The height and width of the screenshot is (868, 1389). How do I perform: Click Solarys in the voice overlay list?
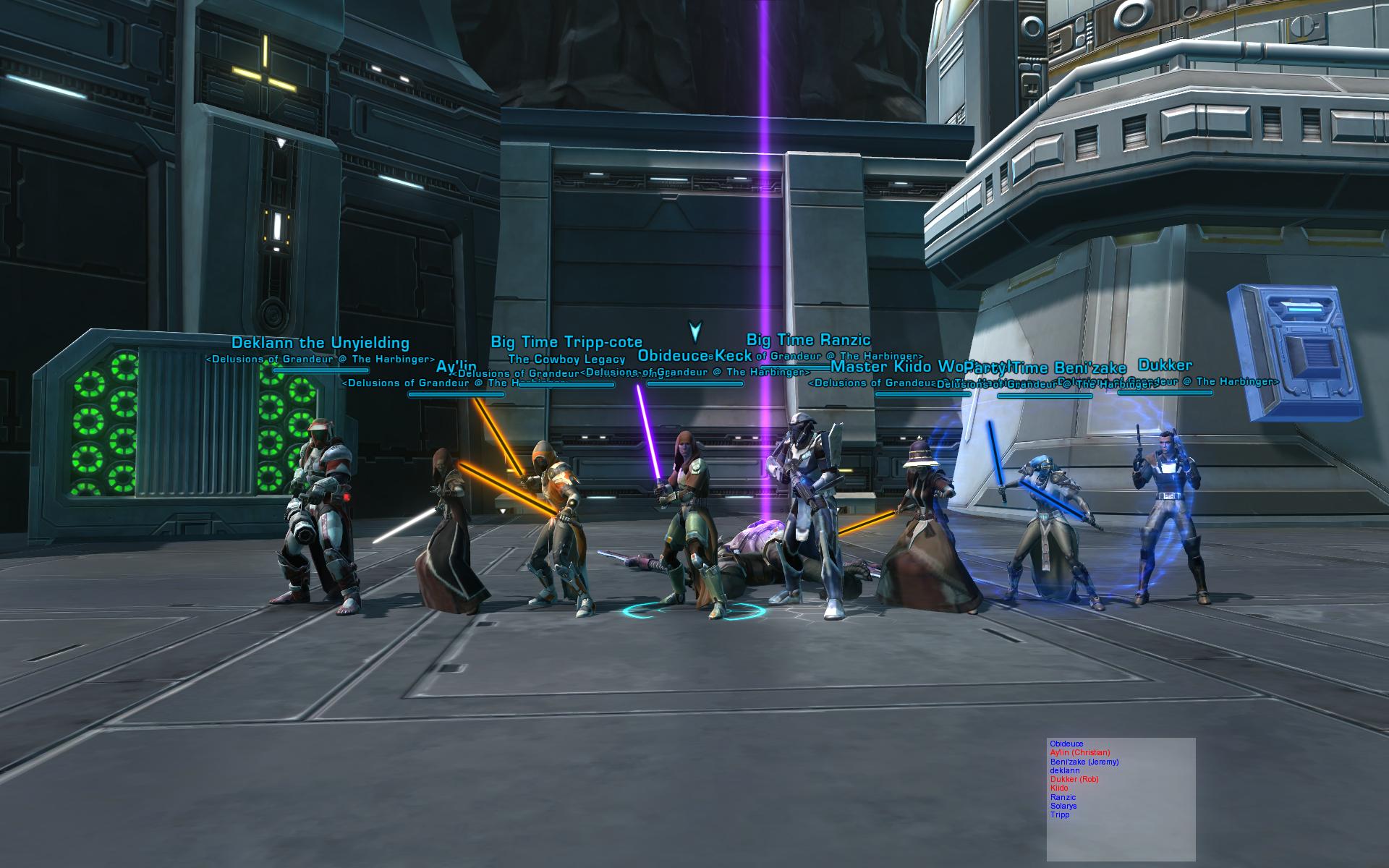(1063, 806)
